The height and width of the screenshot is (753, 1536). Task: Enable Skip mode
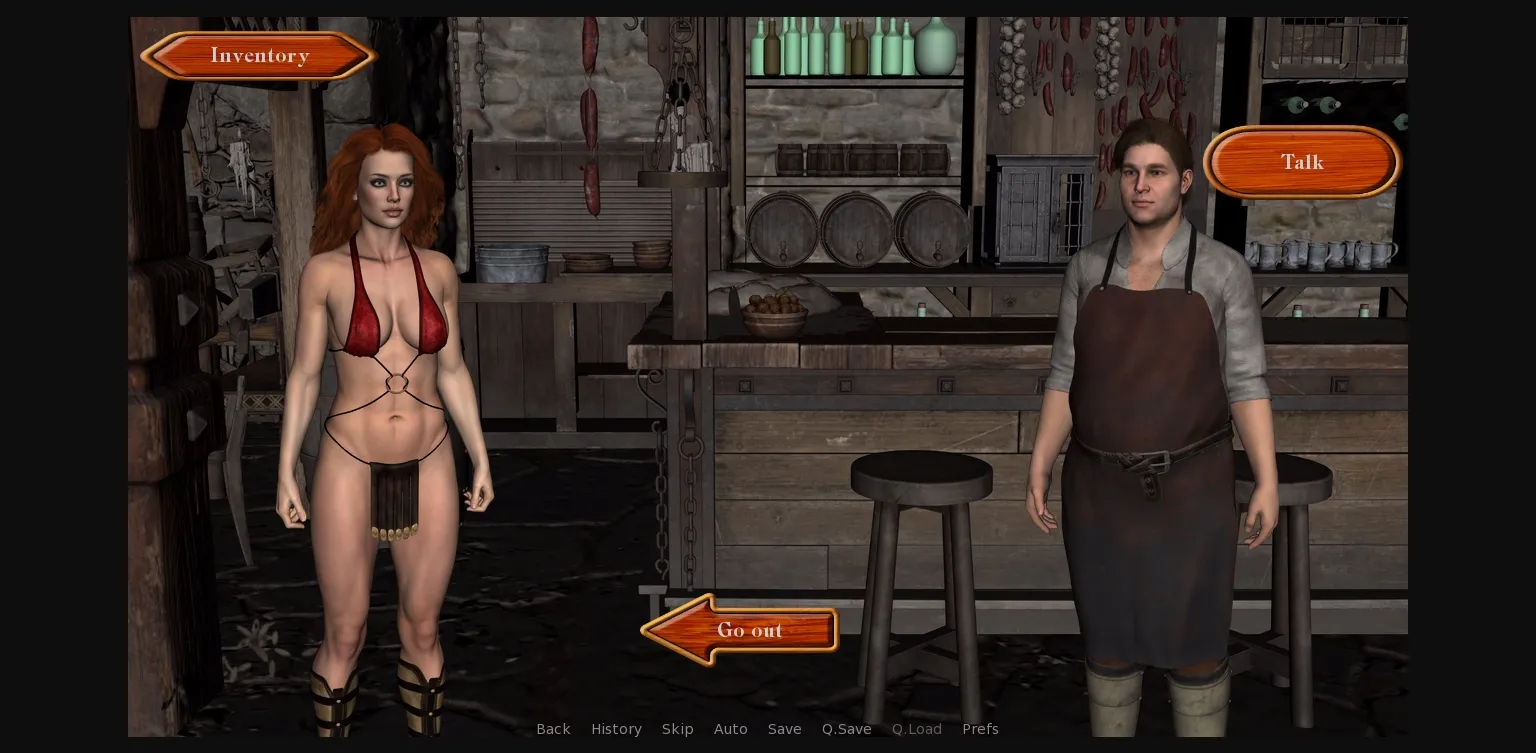[677, 729]
